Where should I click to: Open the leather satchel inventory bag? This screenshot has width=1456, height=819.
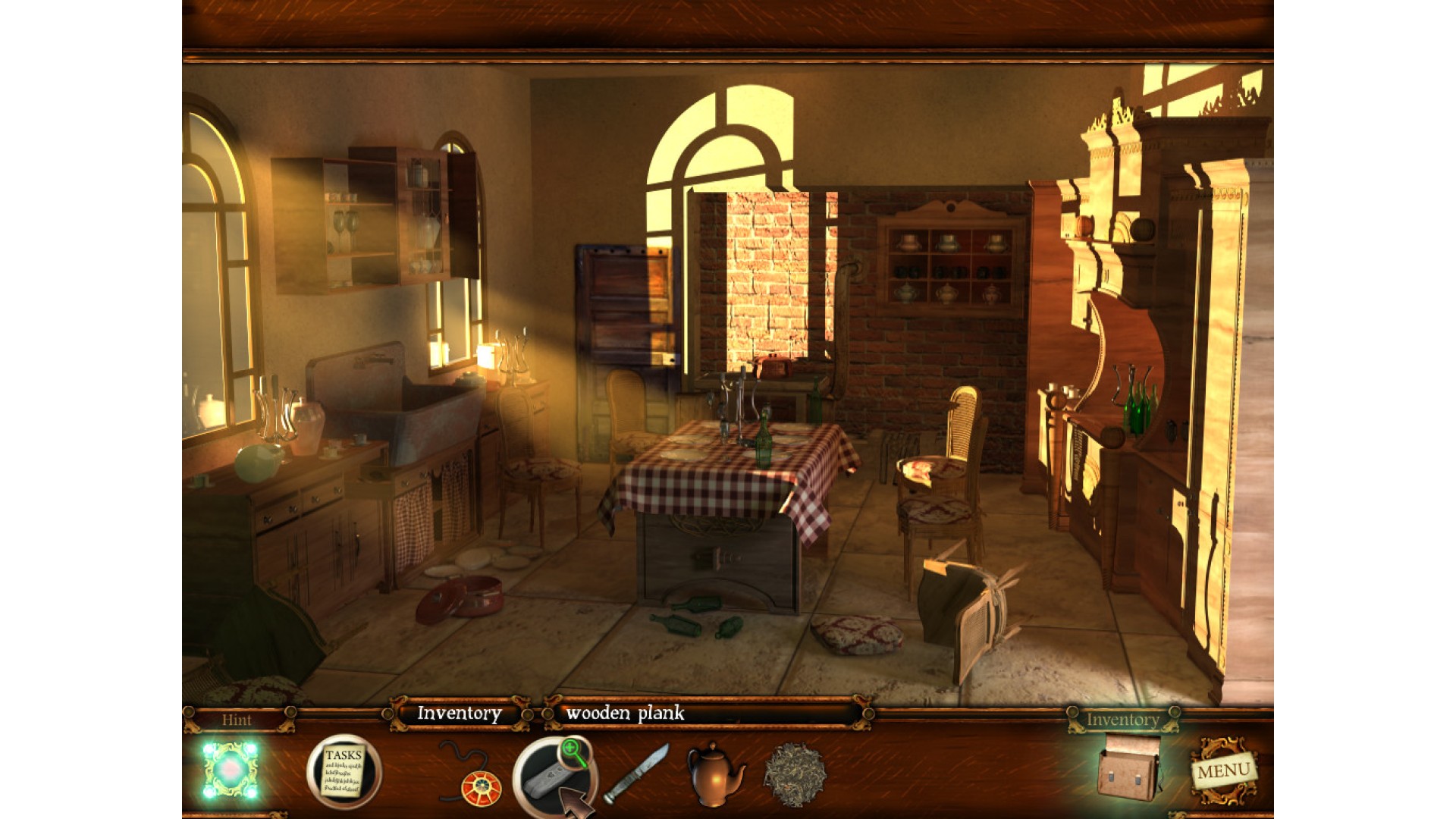click(x=1128, y=769)
